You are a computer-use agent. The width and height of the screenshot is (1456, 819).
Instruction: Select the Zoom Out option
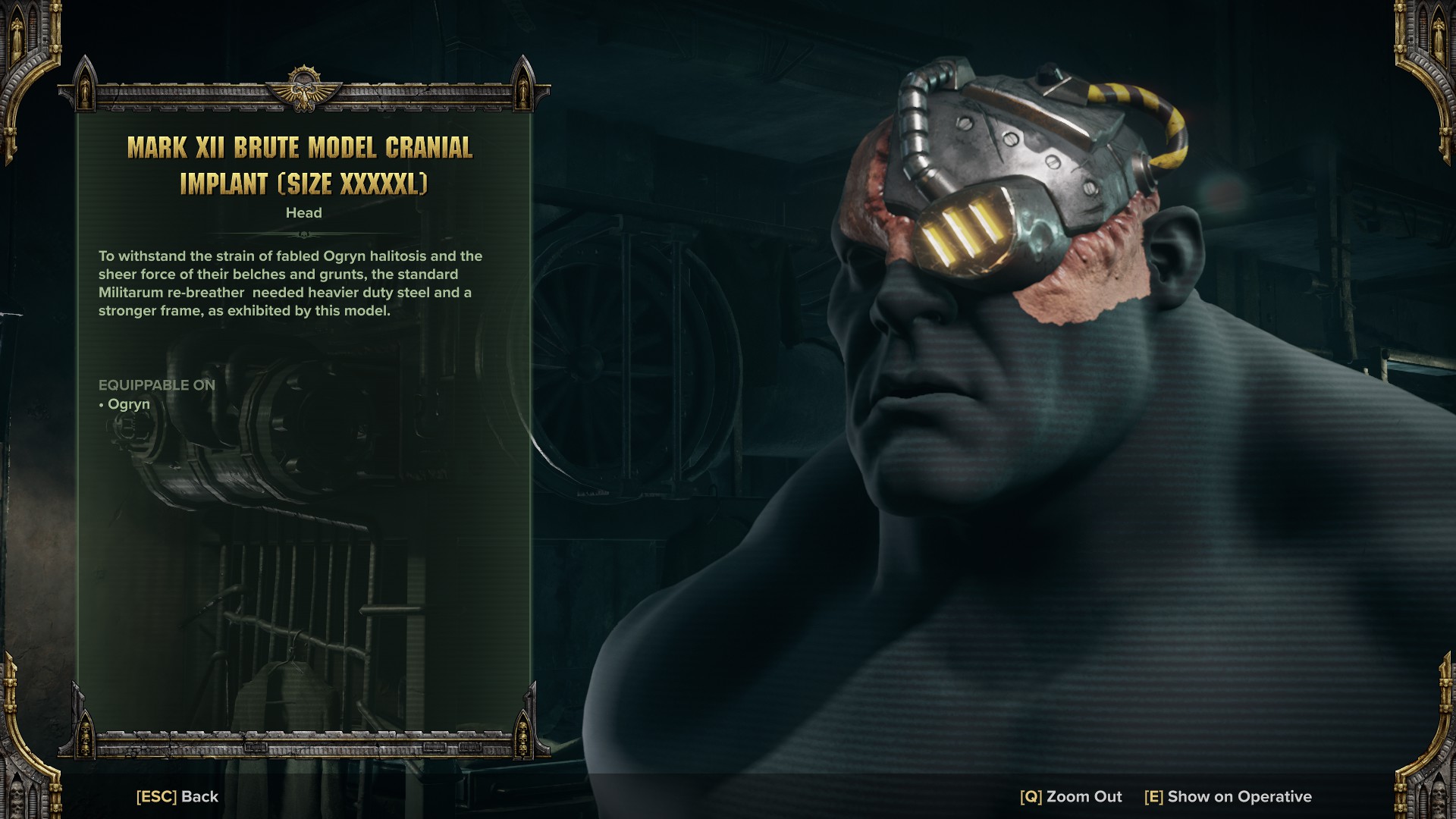click(1071, 796)
